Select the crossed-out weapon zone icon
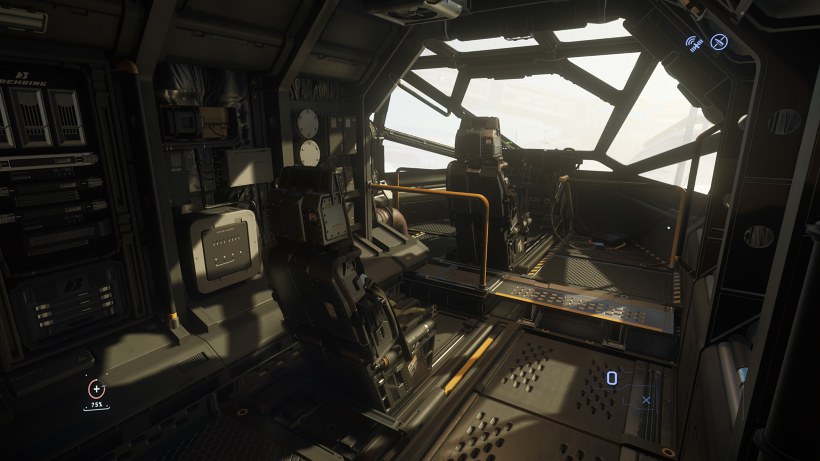This screenshot has width=820, height=461. click(x=718, y=42)
